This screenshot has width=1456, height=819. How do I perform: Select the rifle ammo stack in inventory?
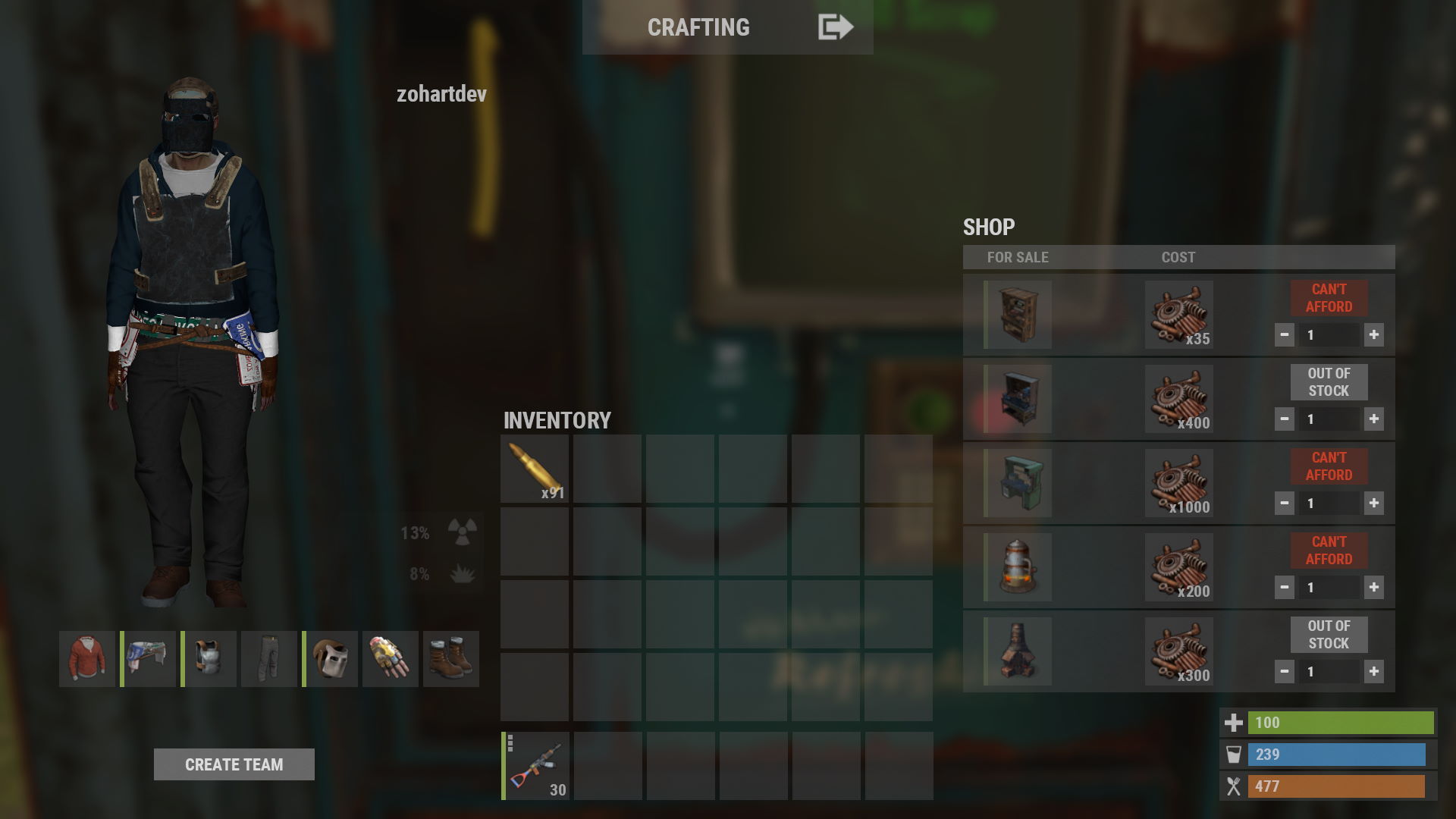click(x=535, y=469)
